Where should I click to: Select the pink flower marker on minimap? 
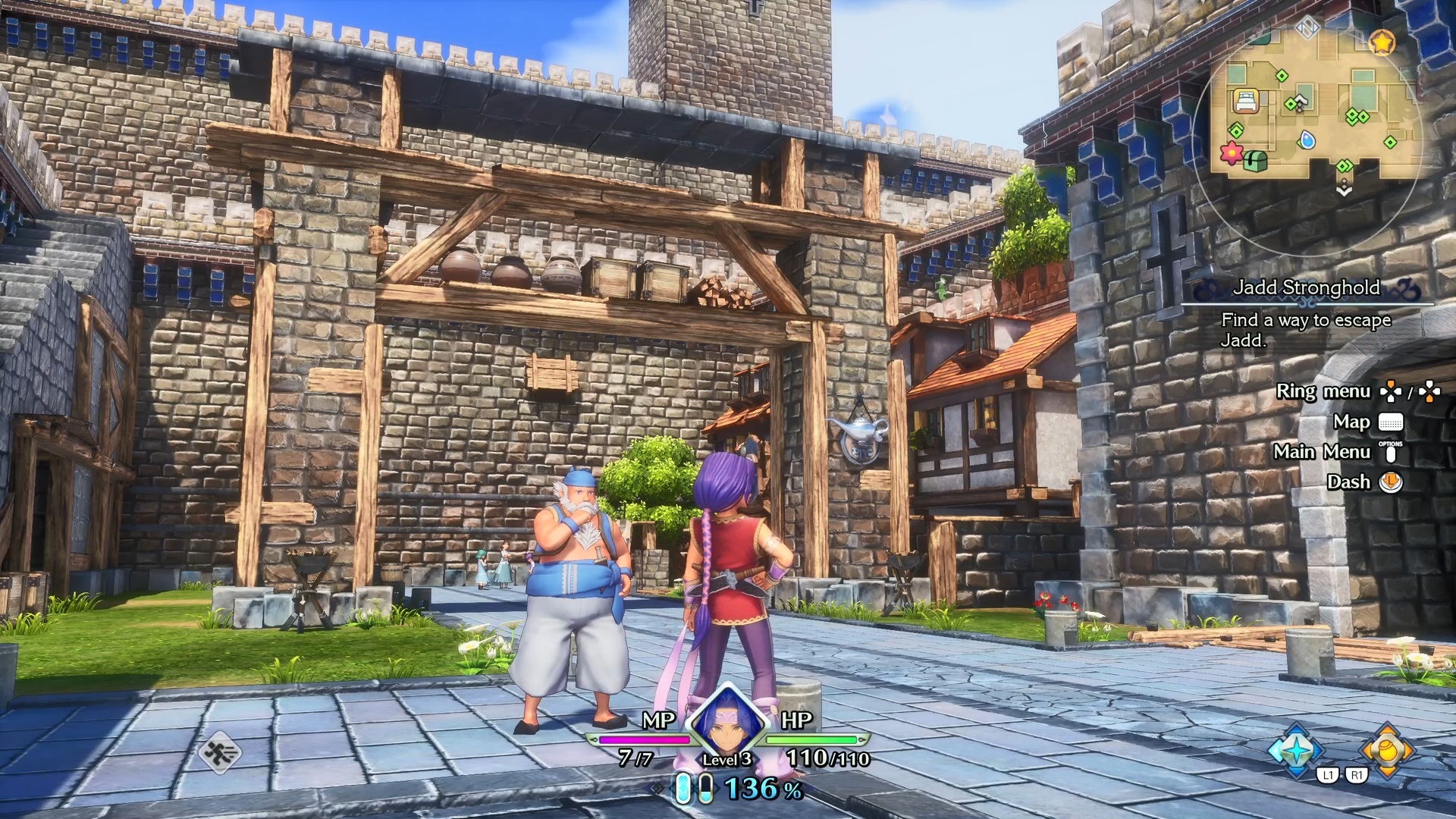(1232, 152)
